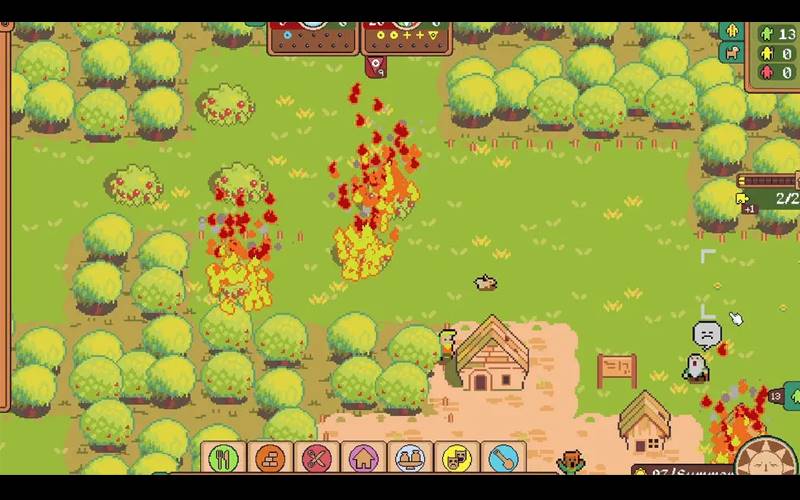Open the purple house housing menu

(x=363, y=458)
